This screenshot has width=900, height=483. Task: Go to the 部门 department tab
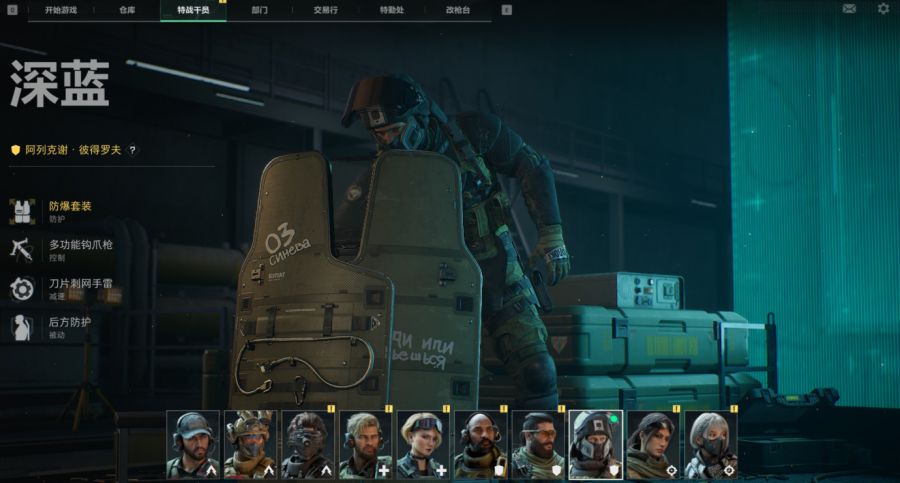pos(259,9)
